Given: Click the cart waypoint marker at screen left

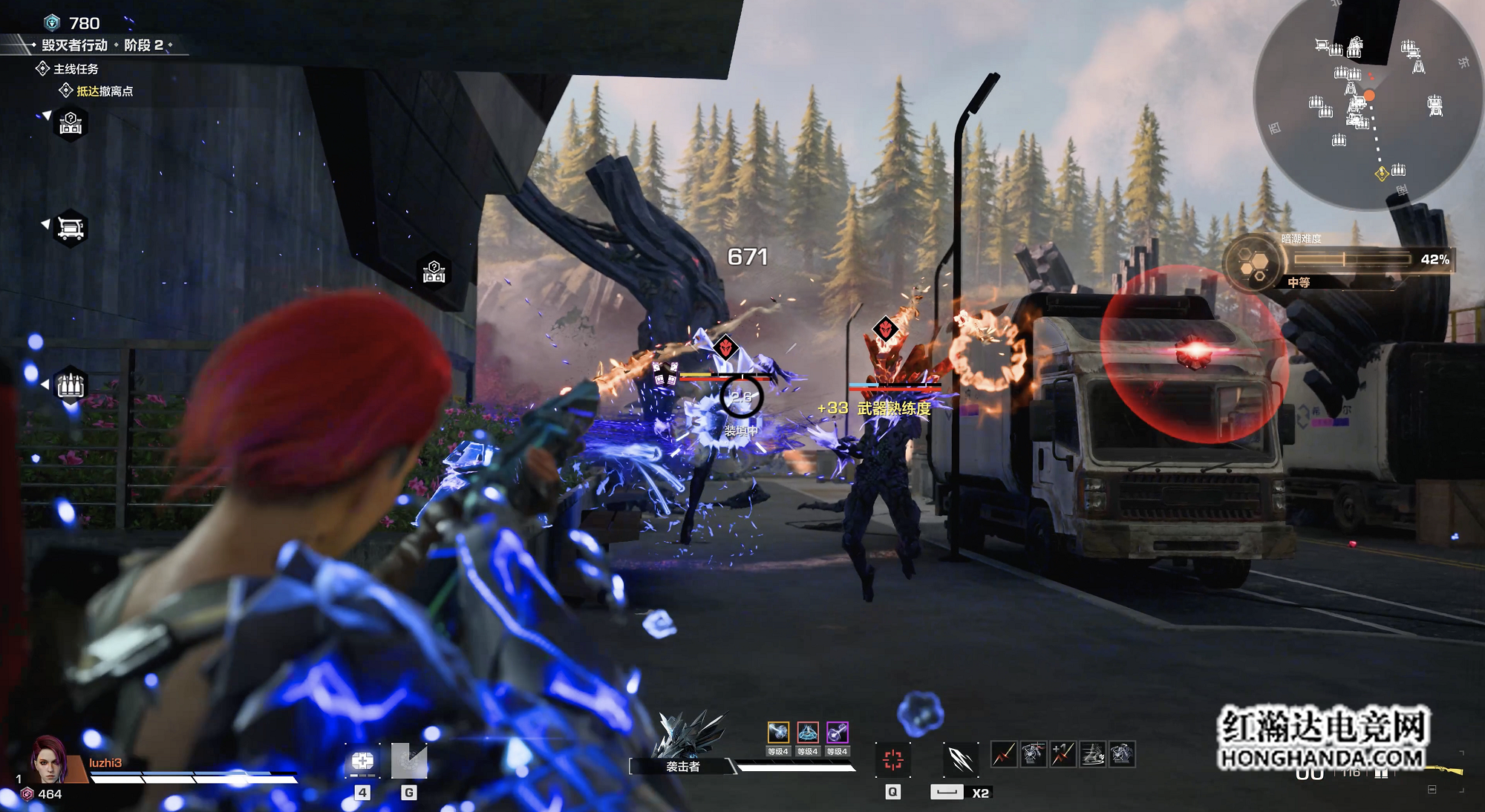Looking at the screenshot, I should coord(71,227).
